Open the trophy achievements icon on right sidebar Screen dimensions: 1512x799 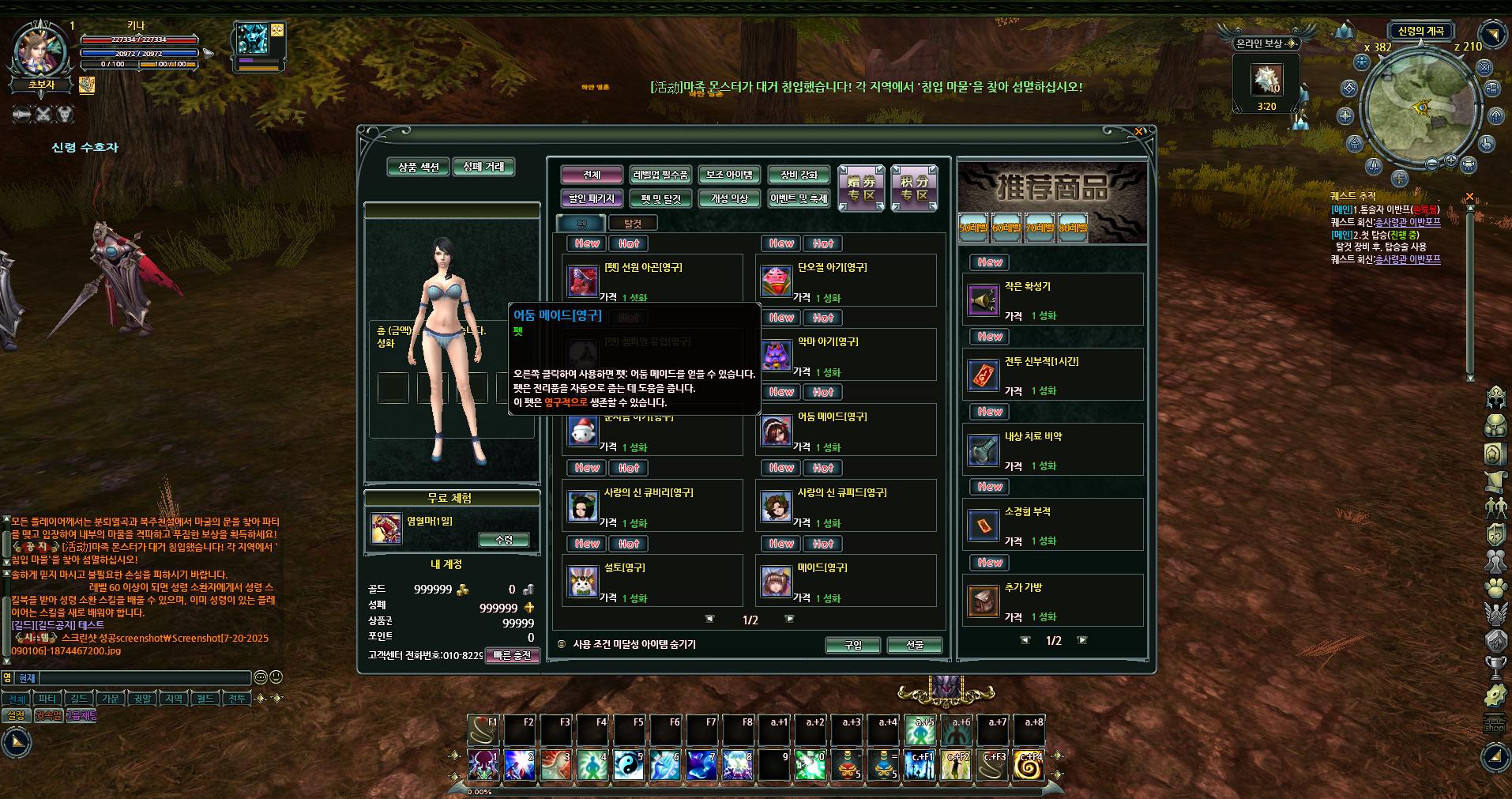pos(1495,667)
